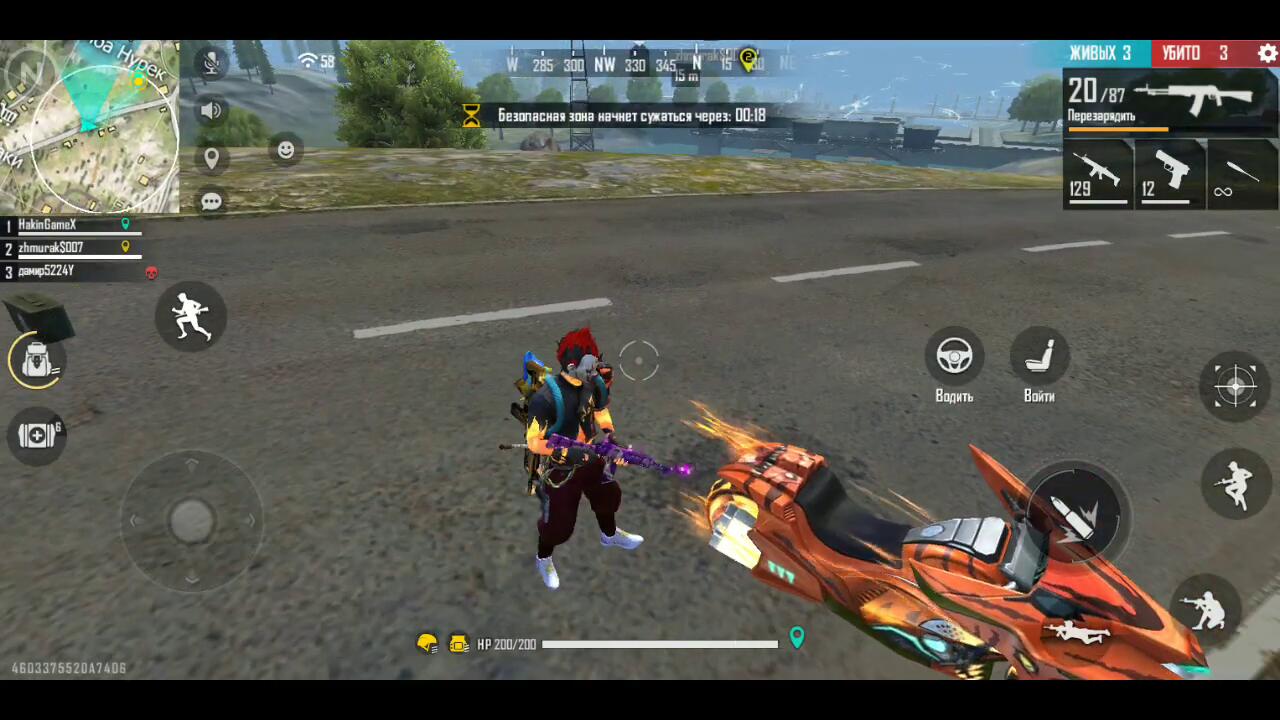Tap the sprint running button
This screenshot has height=720, width=1280.
tap(190, 316)
